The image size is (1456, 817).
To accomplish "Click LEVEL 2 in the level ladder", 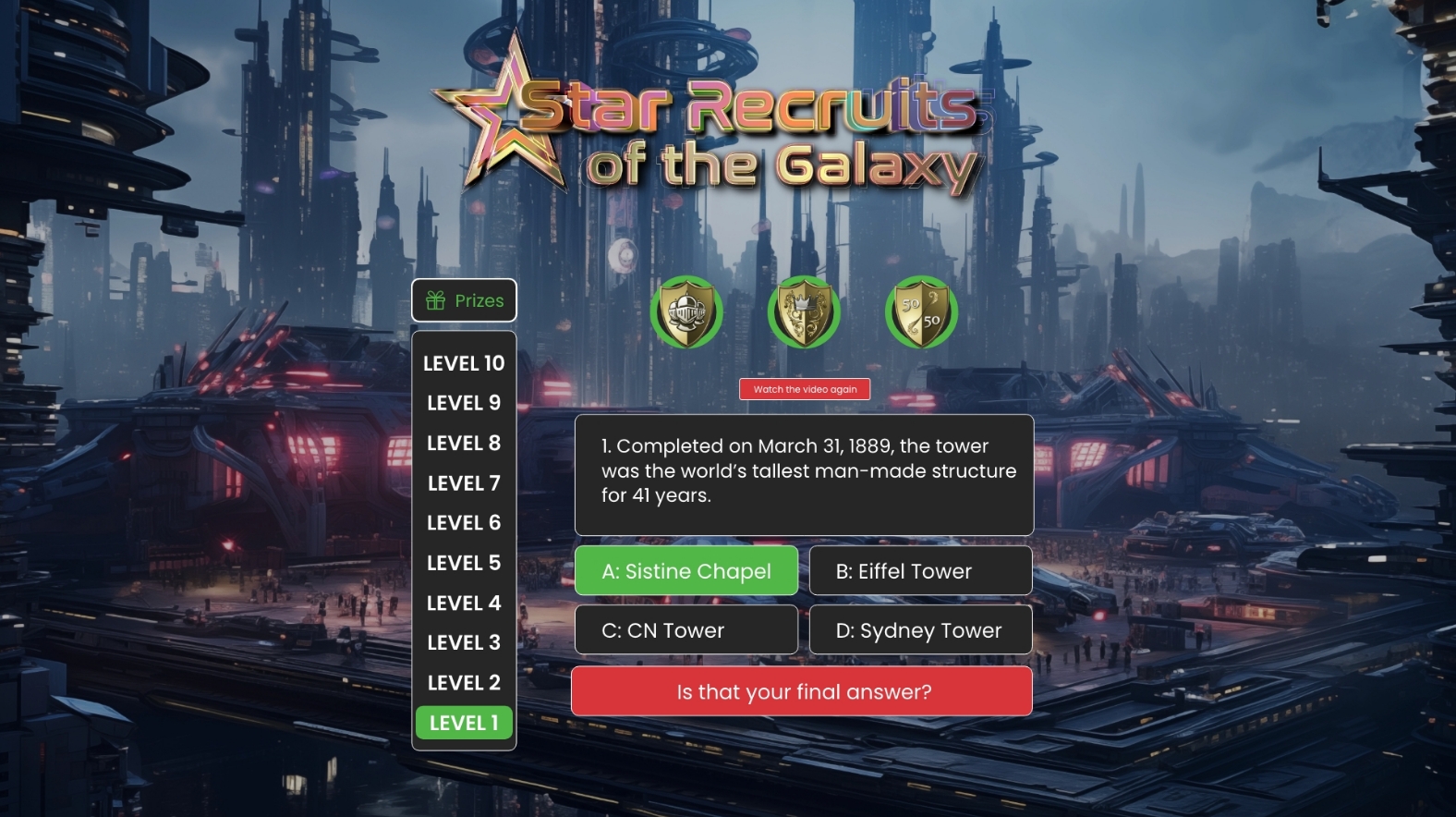I will point(464,683).
